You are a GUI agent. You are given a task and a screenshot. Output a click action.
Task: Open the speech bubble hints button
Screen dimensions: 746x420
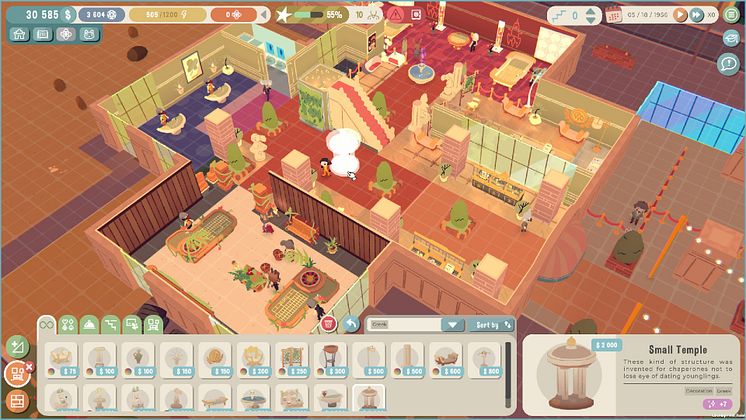coord(729,63)
